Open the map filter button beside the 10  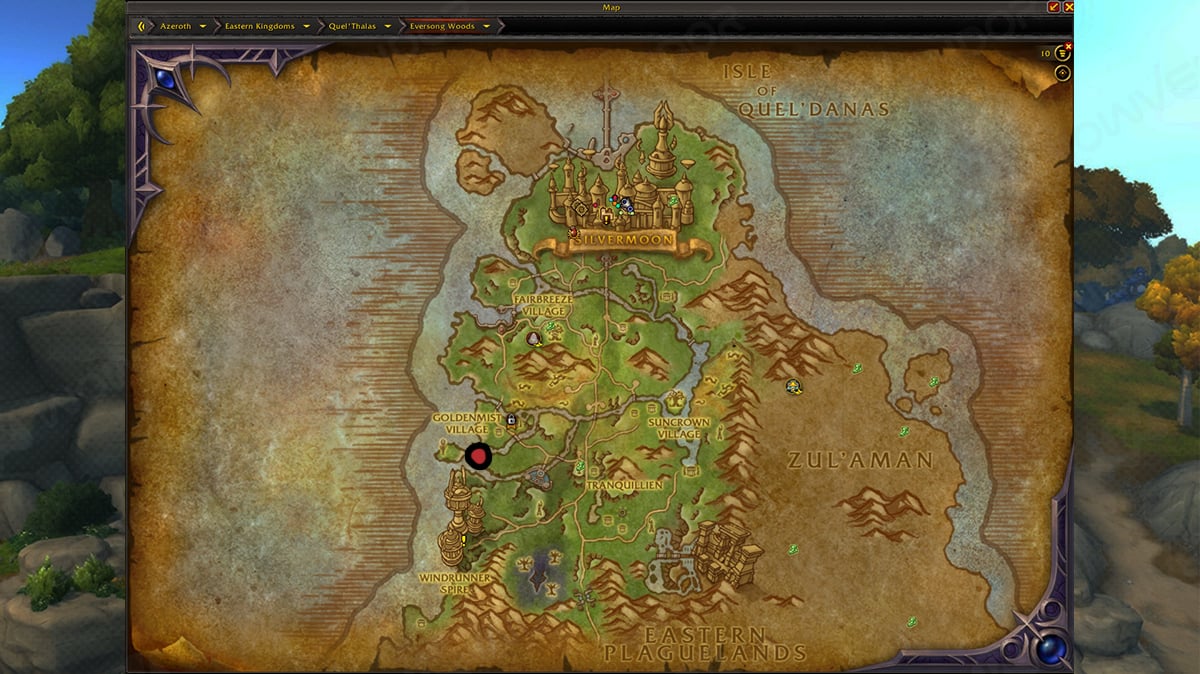(1062, 54)
